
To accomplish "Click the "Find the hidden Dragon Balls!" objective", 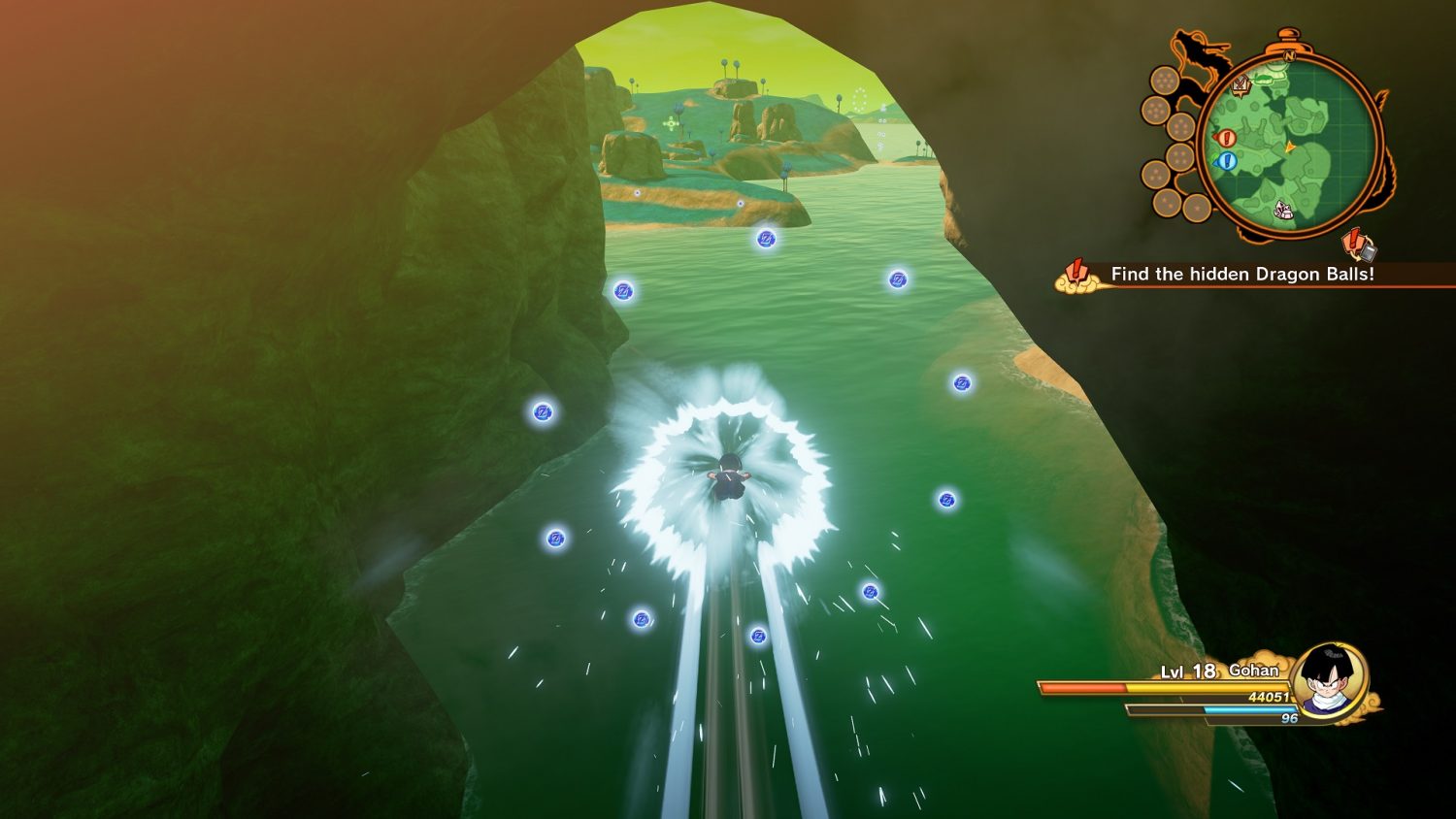I will tap(1241, 275).
